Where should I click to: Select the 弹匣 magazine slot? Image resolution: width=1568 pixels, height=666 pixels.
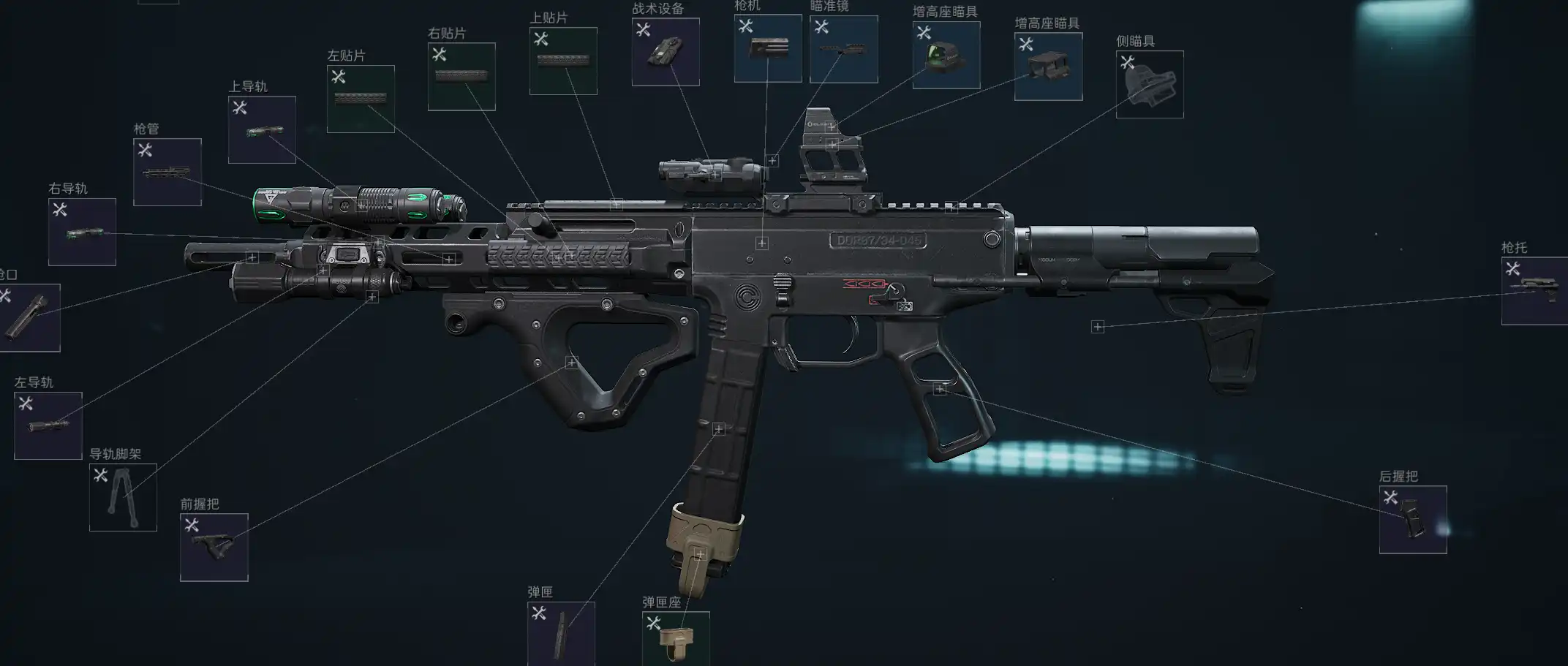coord(561,633)
